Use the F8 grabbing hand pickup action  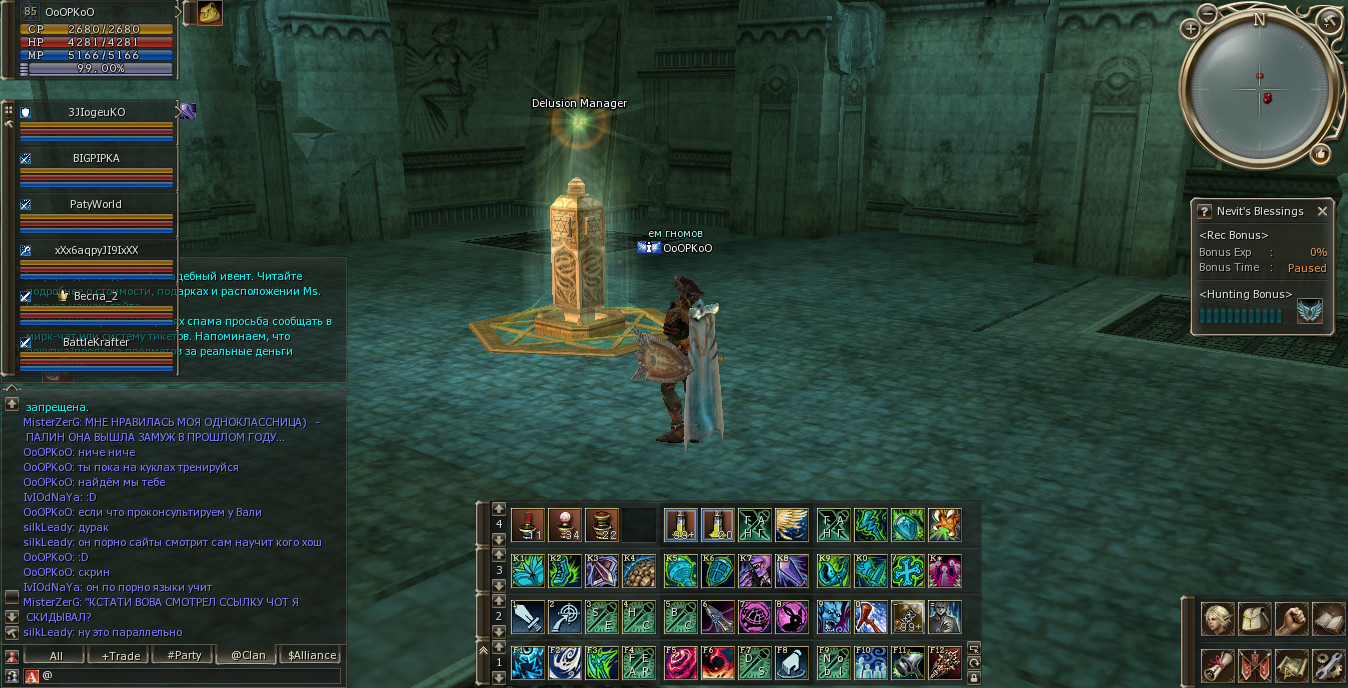(x=792, y=663)
